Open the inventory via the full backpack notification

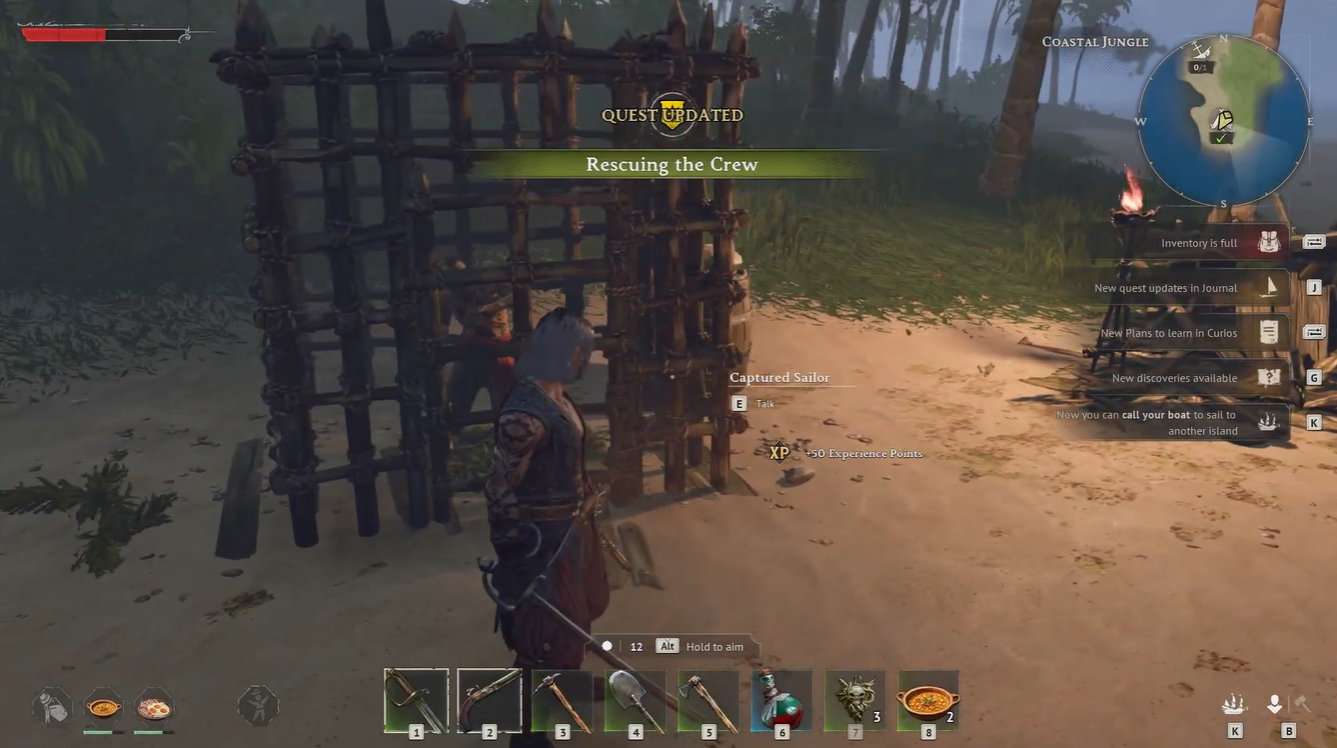pos(1196,242)
